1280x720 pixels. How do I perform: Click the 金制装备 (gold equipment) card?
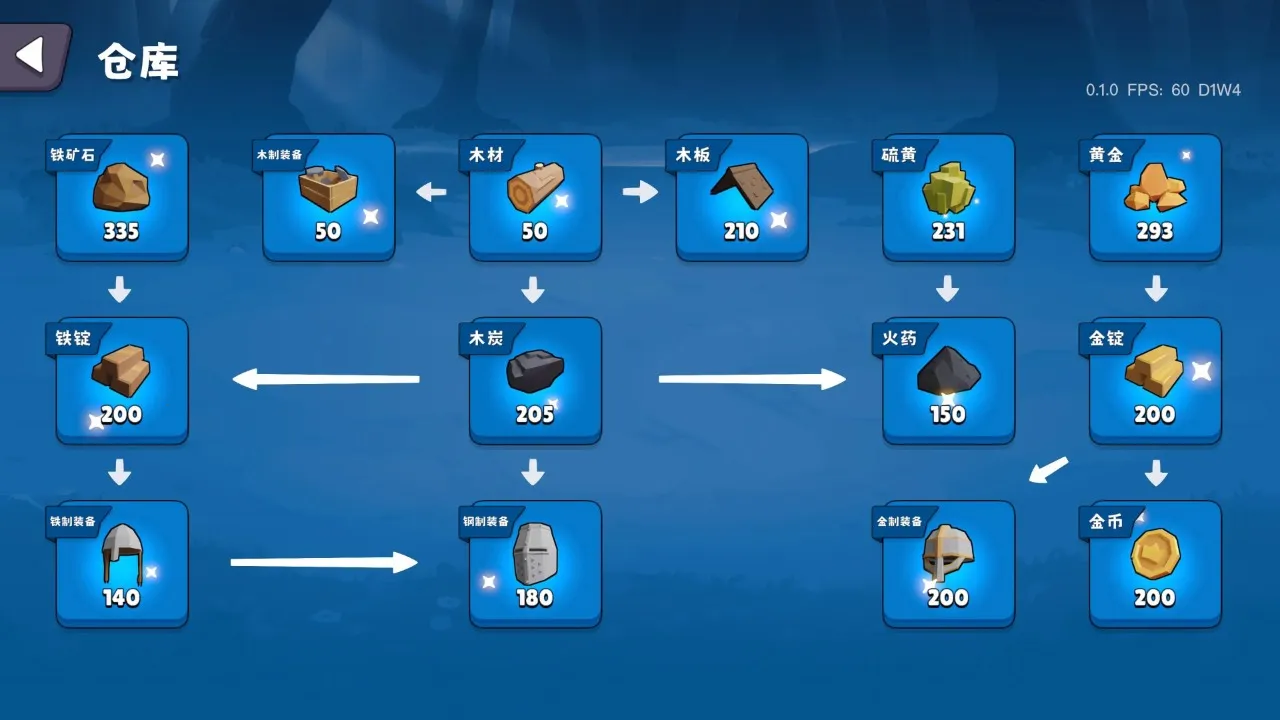(947, 563)
